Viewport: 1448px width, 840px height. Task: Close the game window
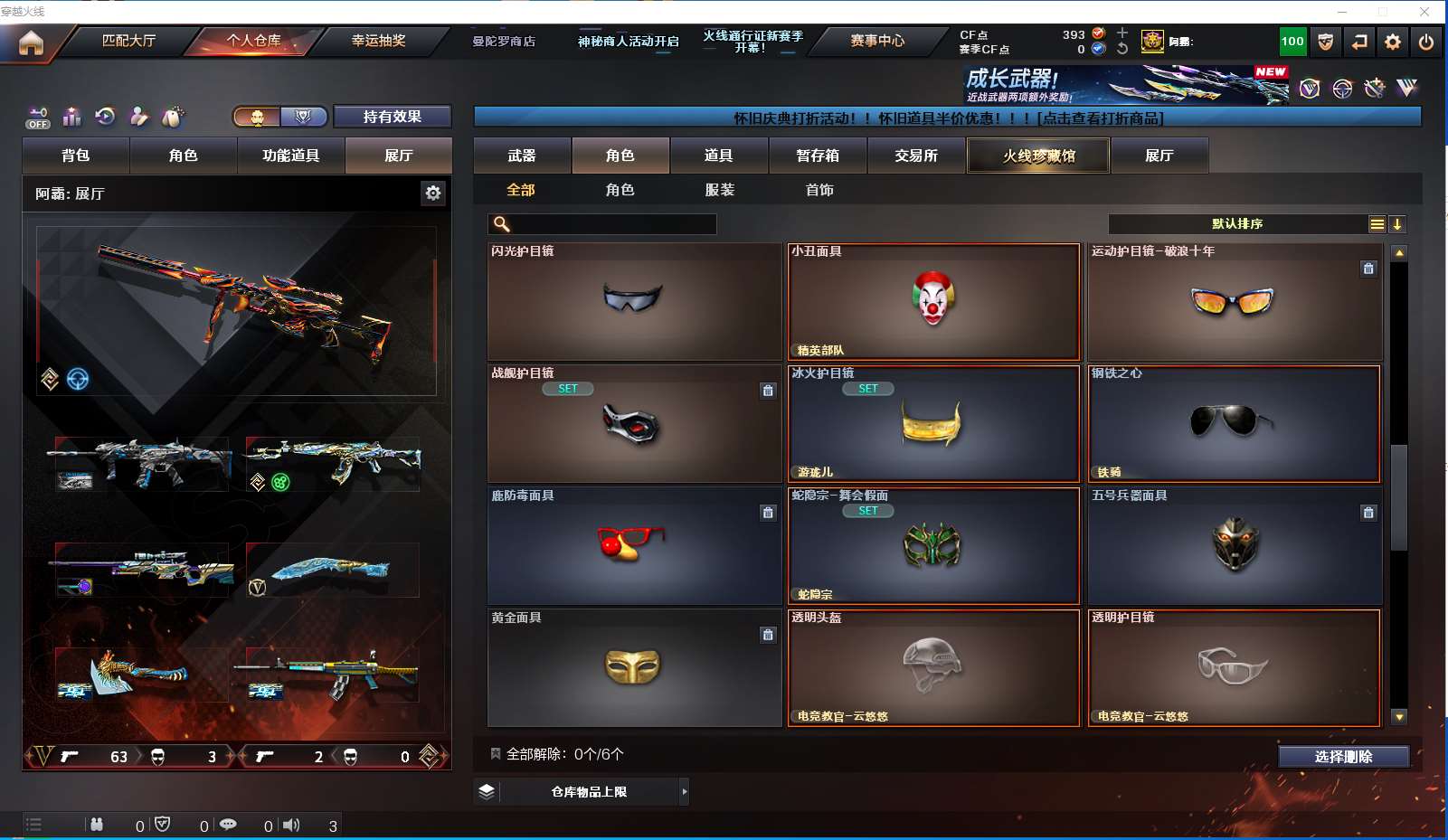1424,12
